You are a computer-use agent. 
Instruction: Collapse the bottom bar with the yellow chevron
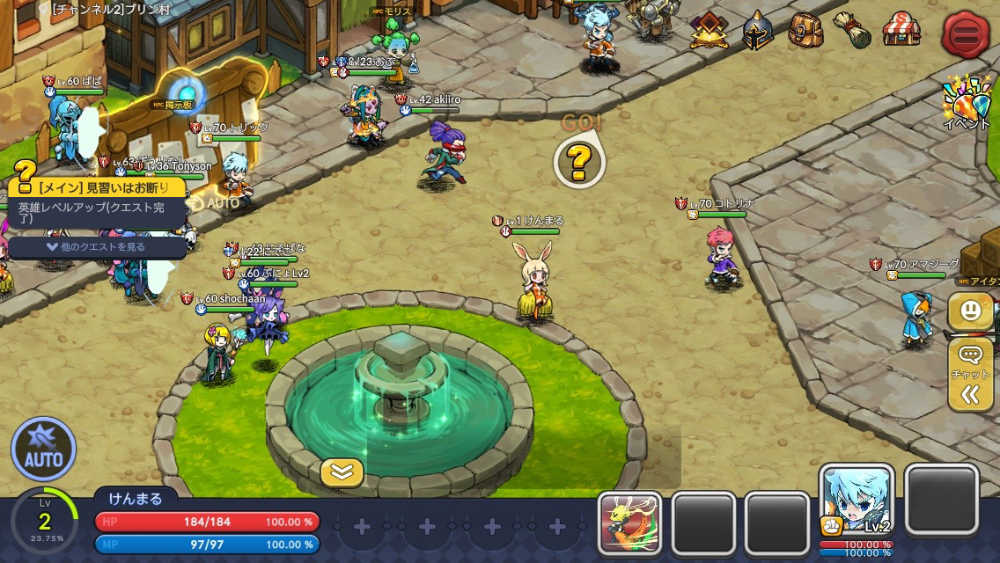coord(342,472)
